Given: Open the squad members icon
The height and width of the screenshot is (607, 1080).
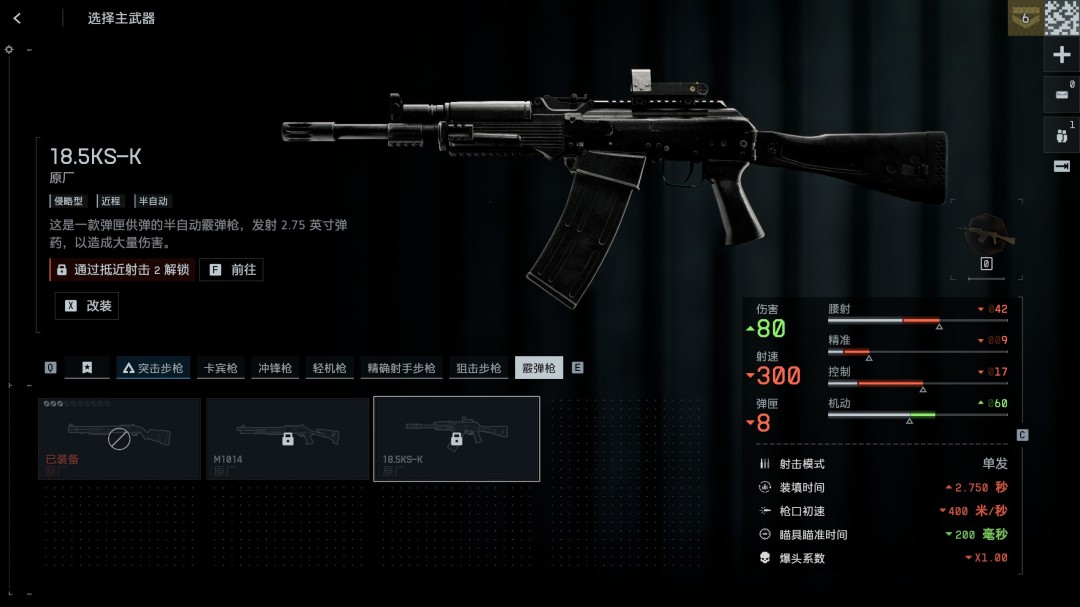Looking at the screenshot, I should click(x=1061, y=134).
